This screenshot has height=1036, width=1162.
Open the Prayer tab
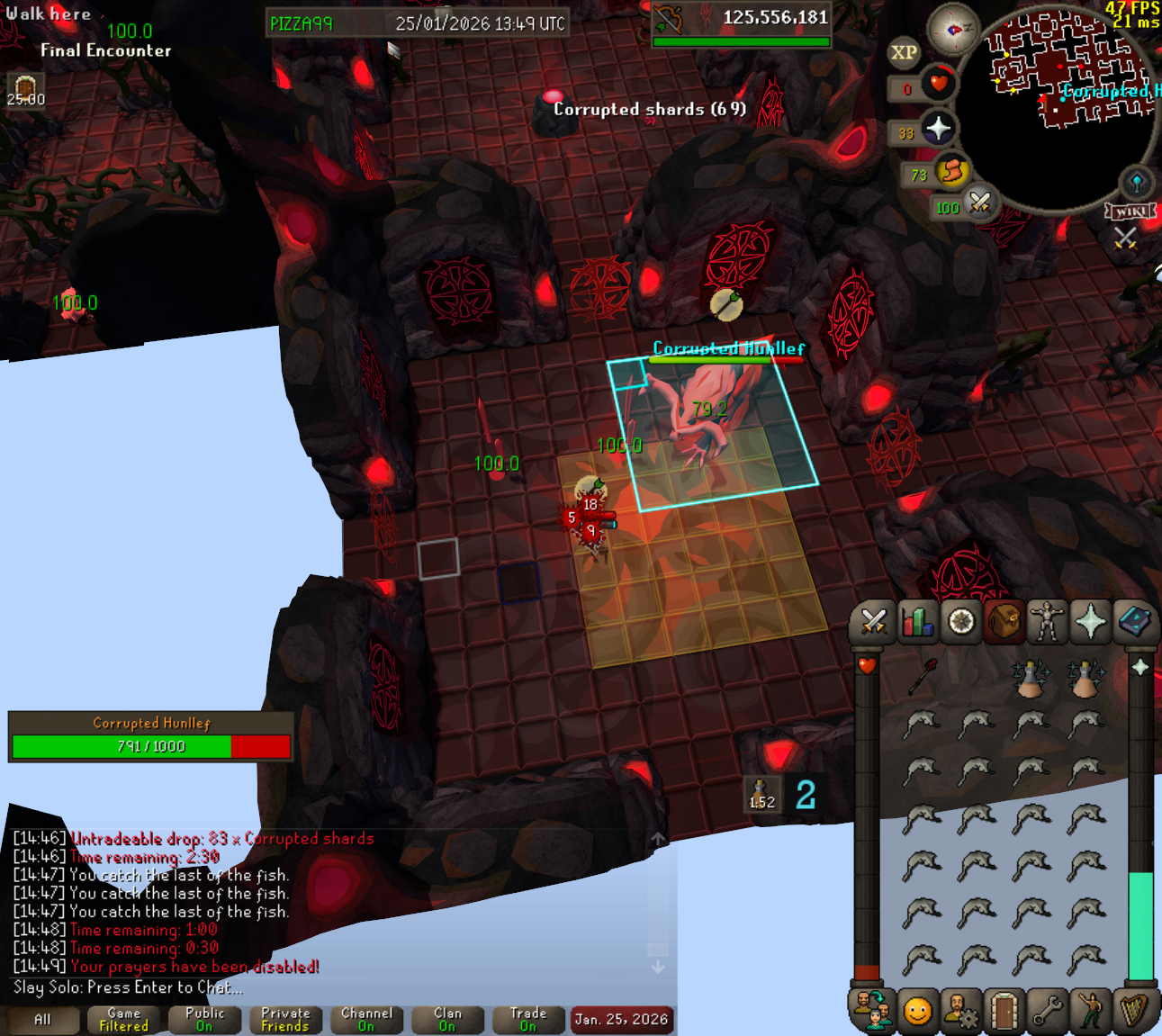click(1090, 622)
